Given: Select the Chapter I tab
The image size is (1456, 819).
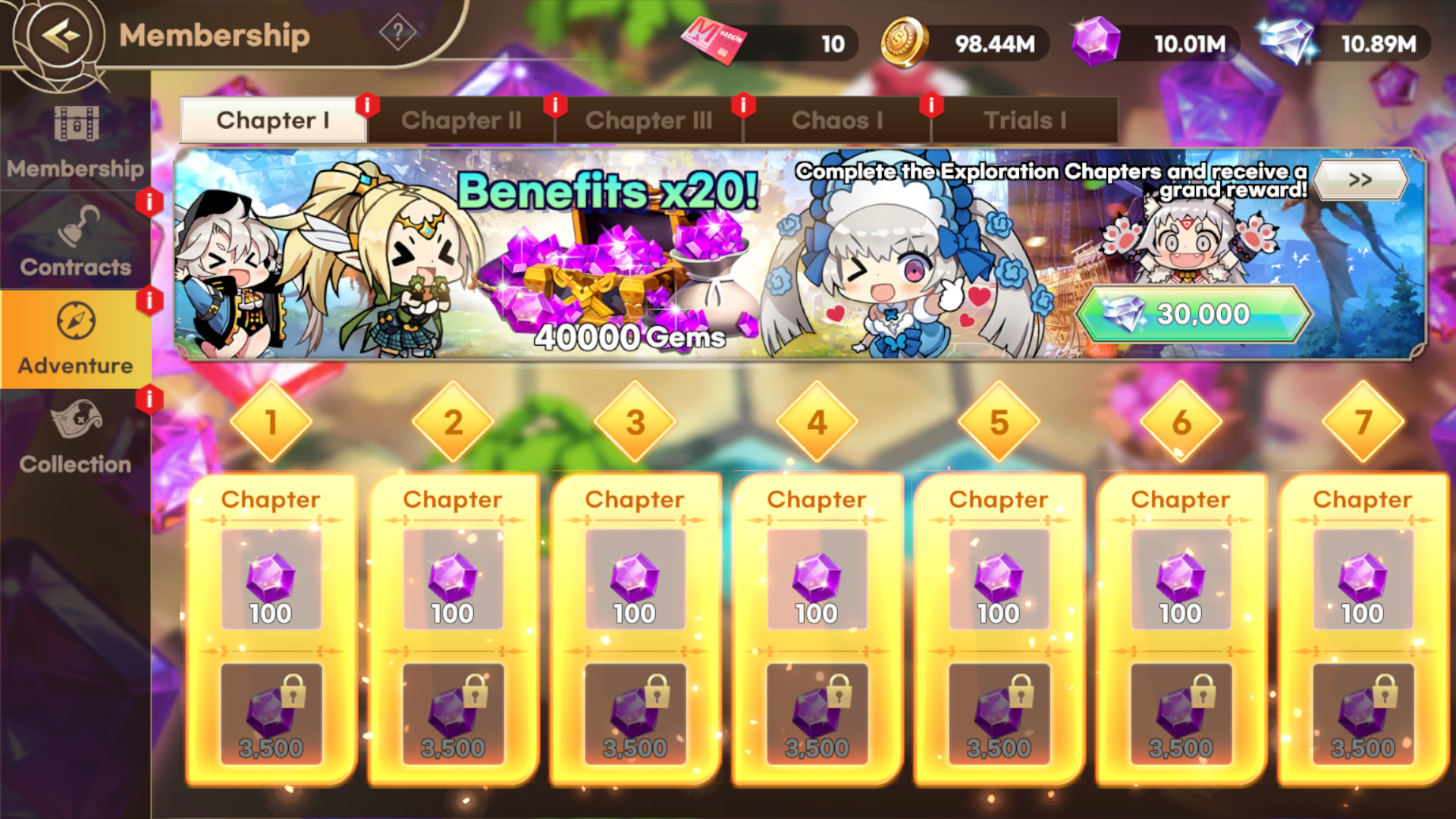Looking at the screenshot, I should [x=273, y=120].
